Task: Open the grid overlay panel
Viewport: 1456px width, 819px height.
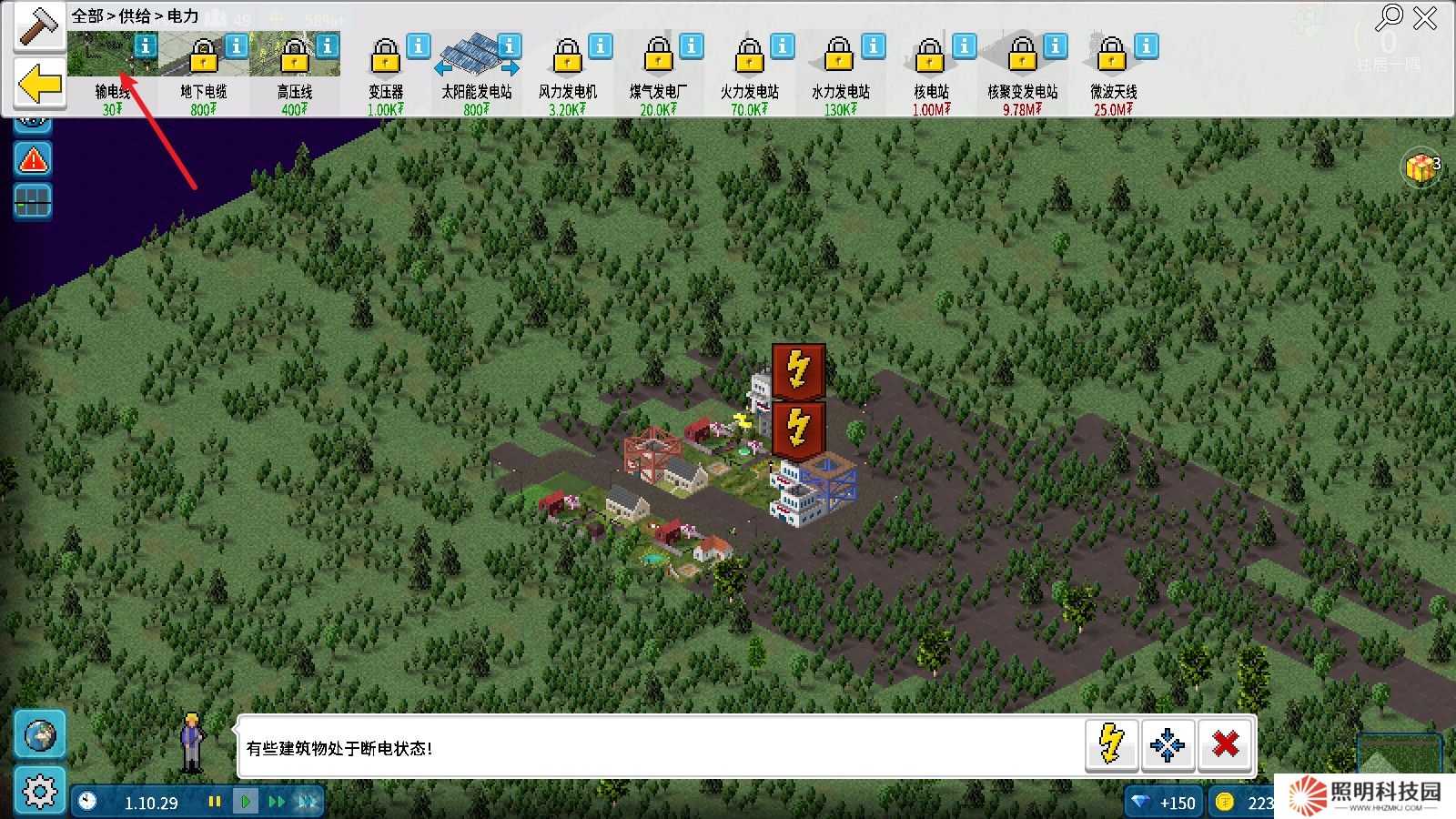Action: (x=32, y=201)
